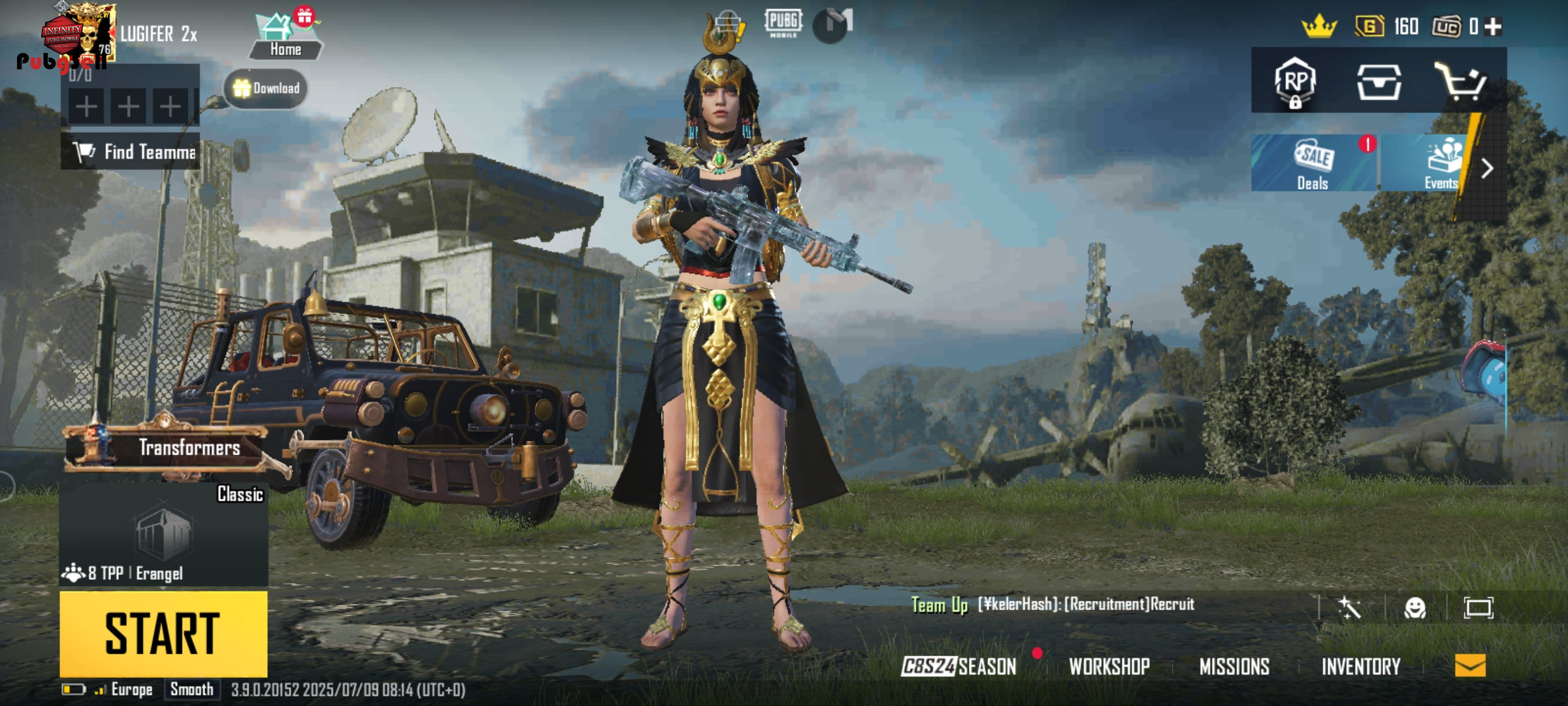The width and height of the screenshot is (1568, 706).
Task: Go to the Workshop
Action: [1109, 666]
